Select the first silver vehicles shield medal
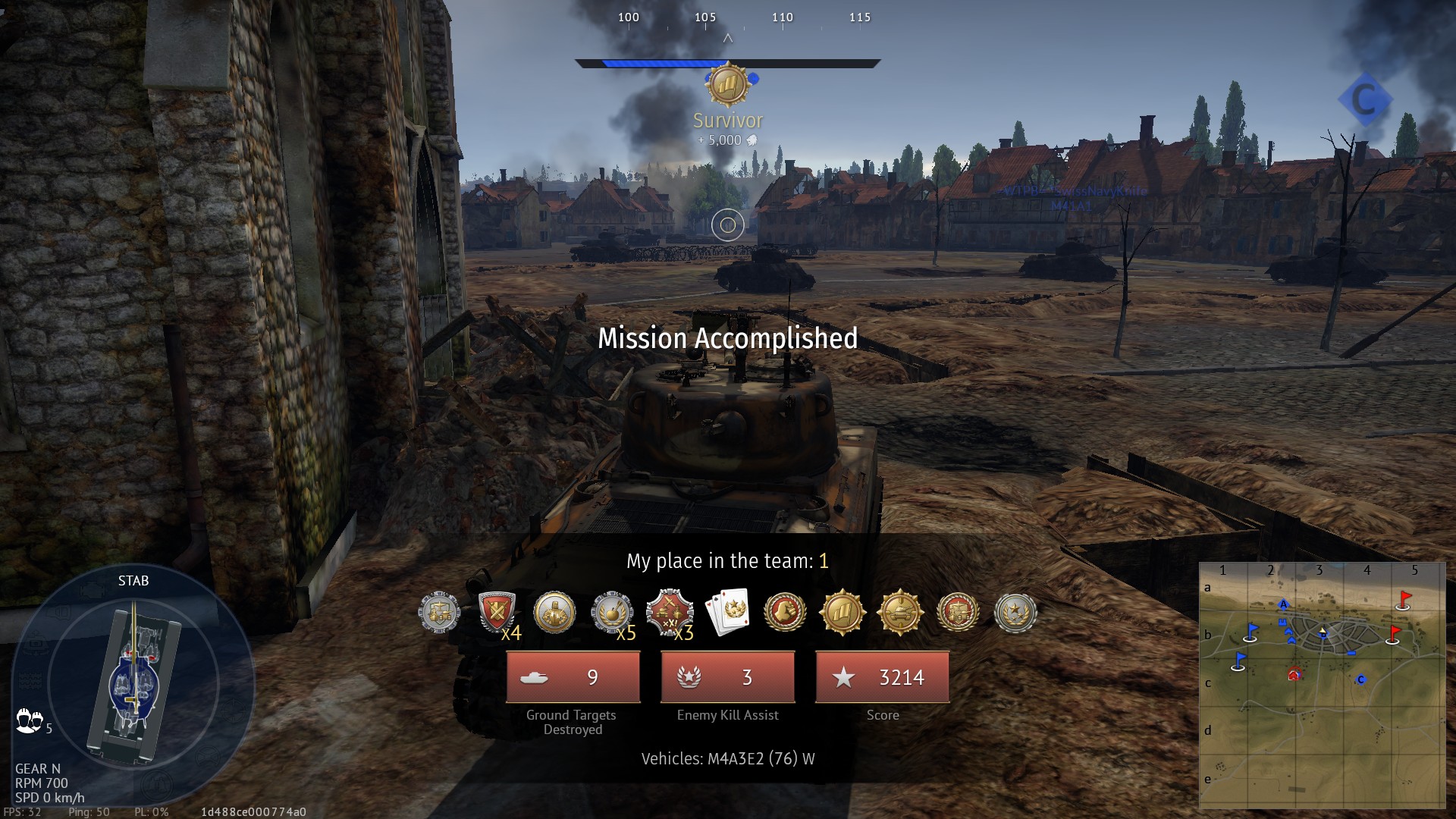 pos(439,612)
